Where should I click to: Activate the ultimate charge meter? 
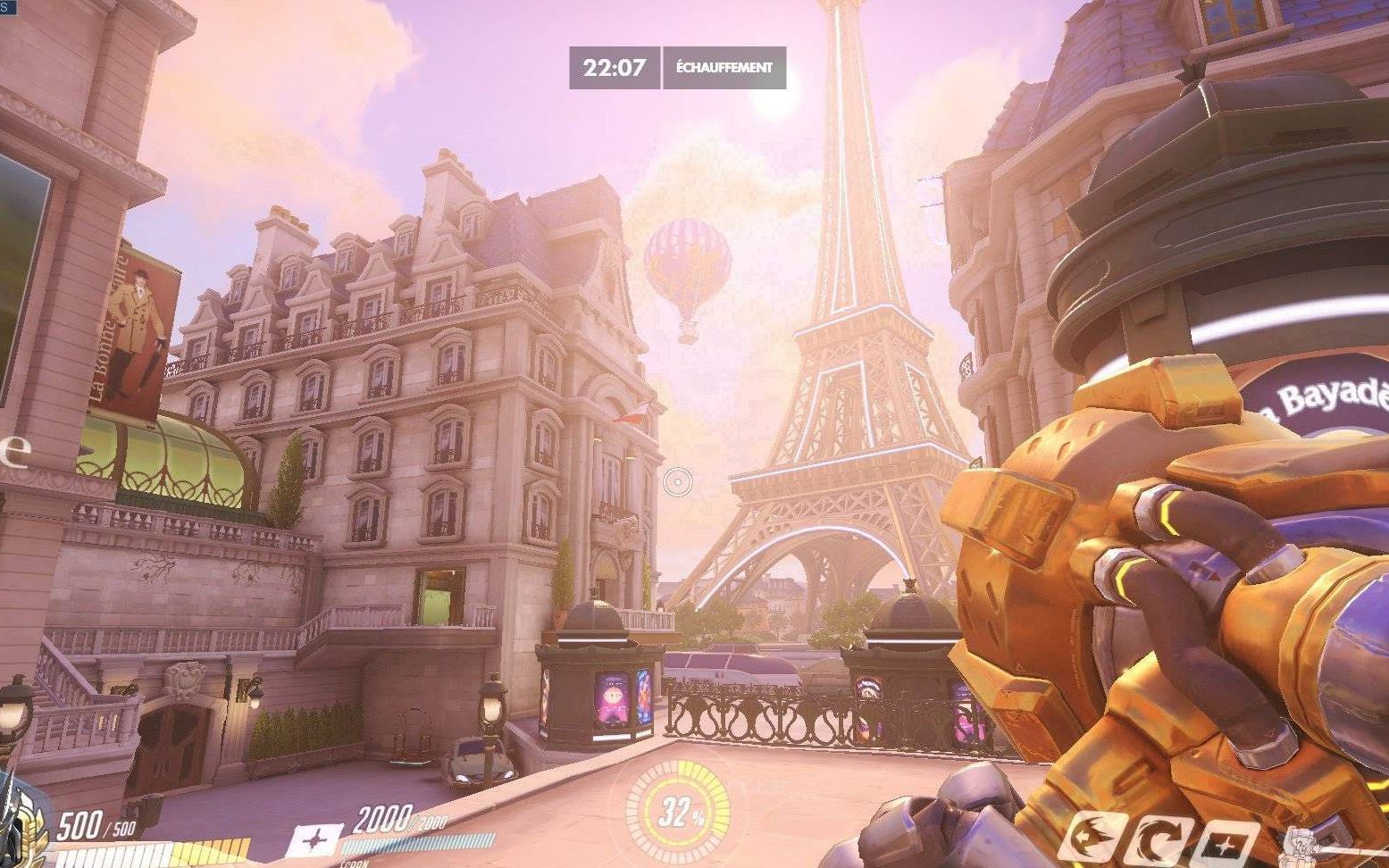[x=679, y=811]
